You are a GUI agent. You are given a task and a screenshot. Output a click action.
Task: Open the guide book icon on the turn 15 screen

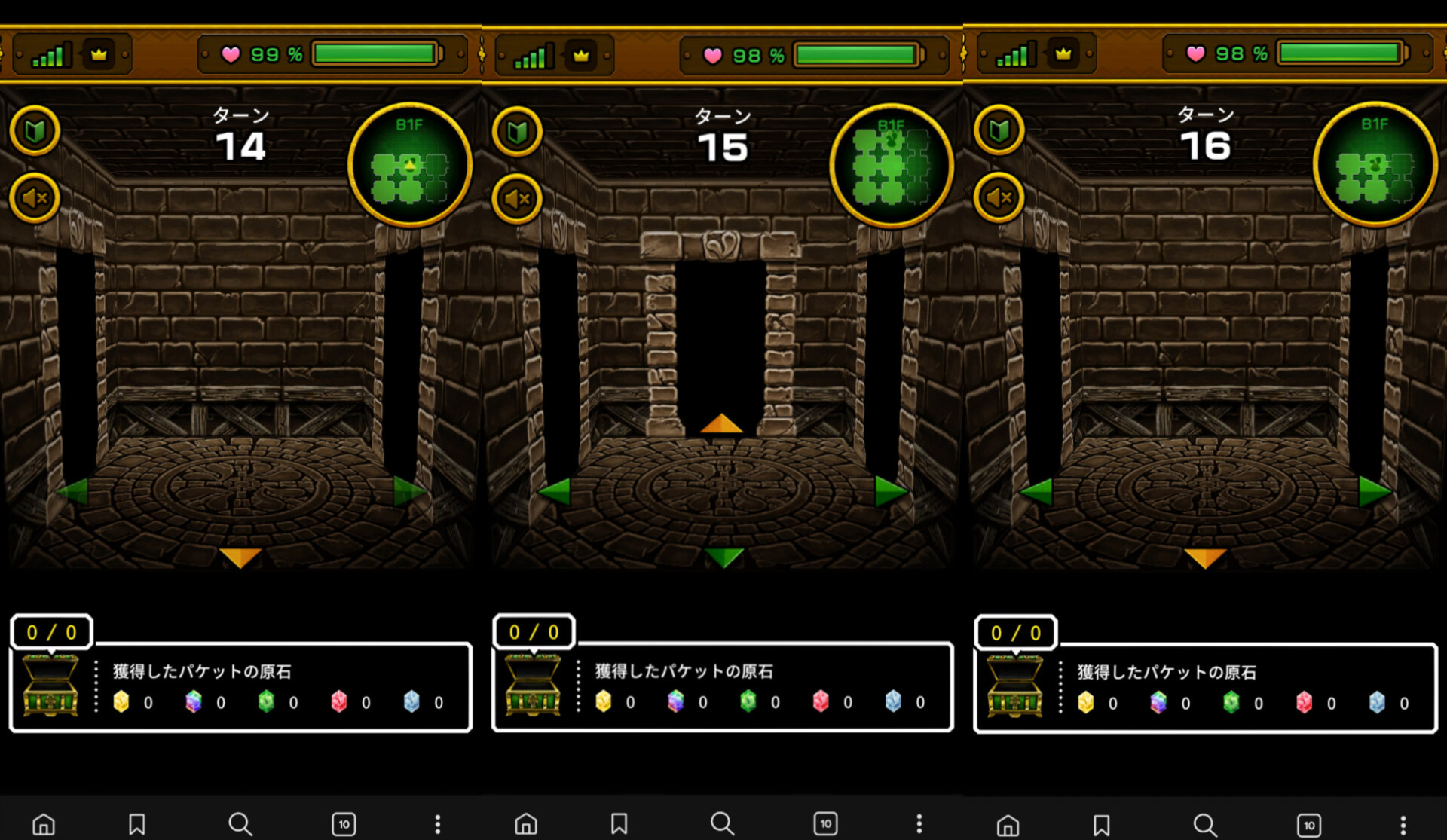coord(517,132)
